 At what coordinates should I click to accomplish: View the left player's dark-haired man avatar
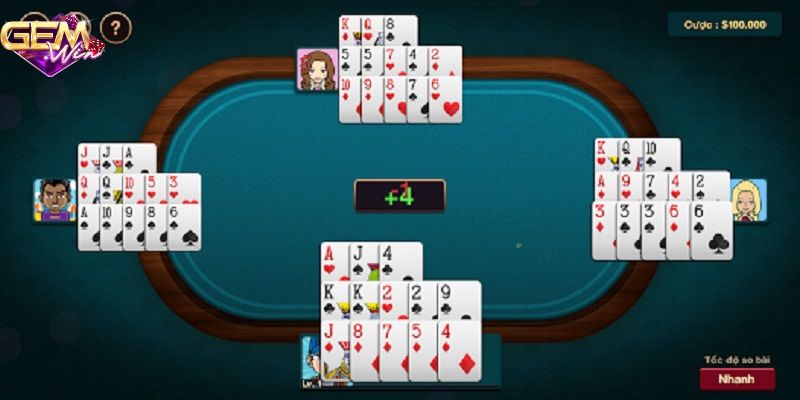click(x=55, y=200)
